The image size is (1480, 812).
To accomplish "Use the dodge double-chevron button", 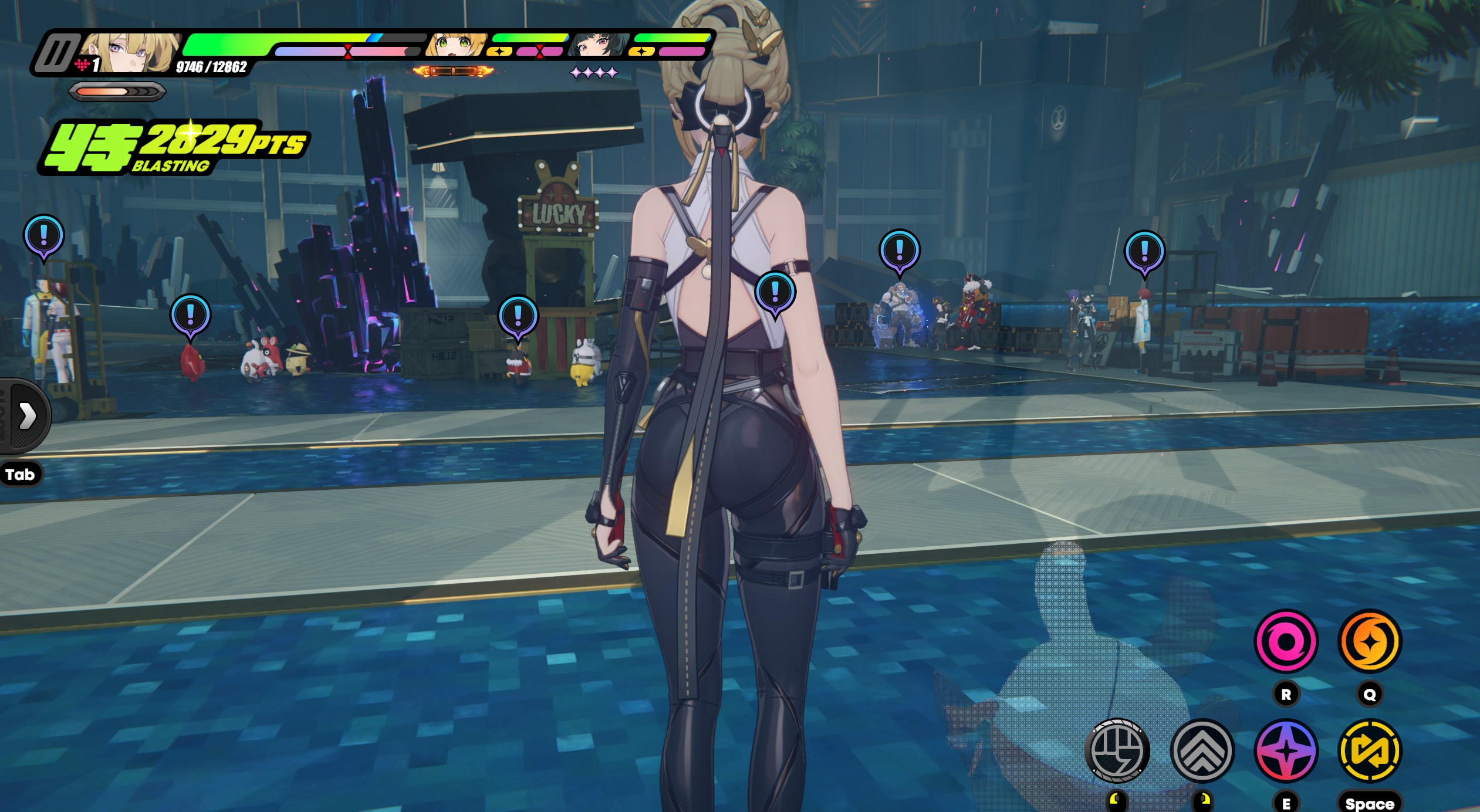I will (1202, 750).
